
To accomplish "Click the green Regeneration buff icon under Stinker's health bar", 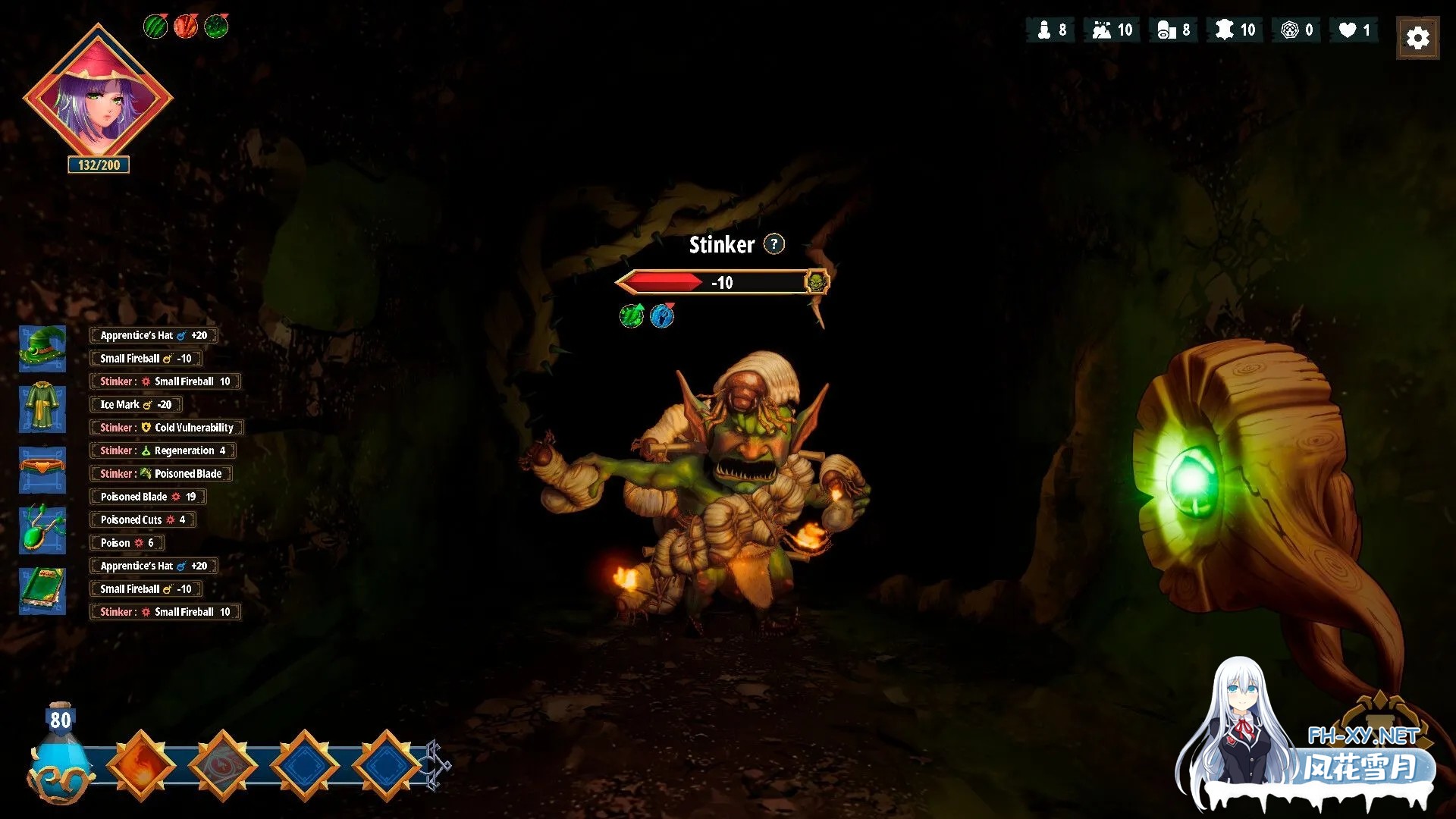I will pos(631,316).
